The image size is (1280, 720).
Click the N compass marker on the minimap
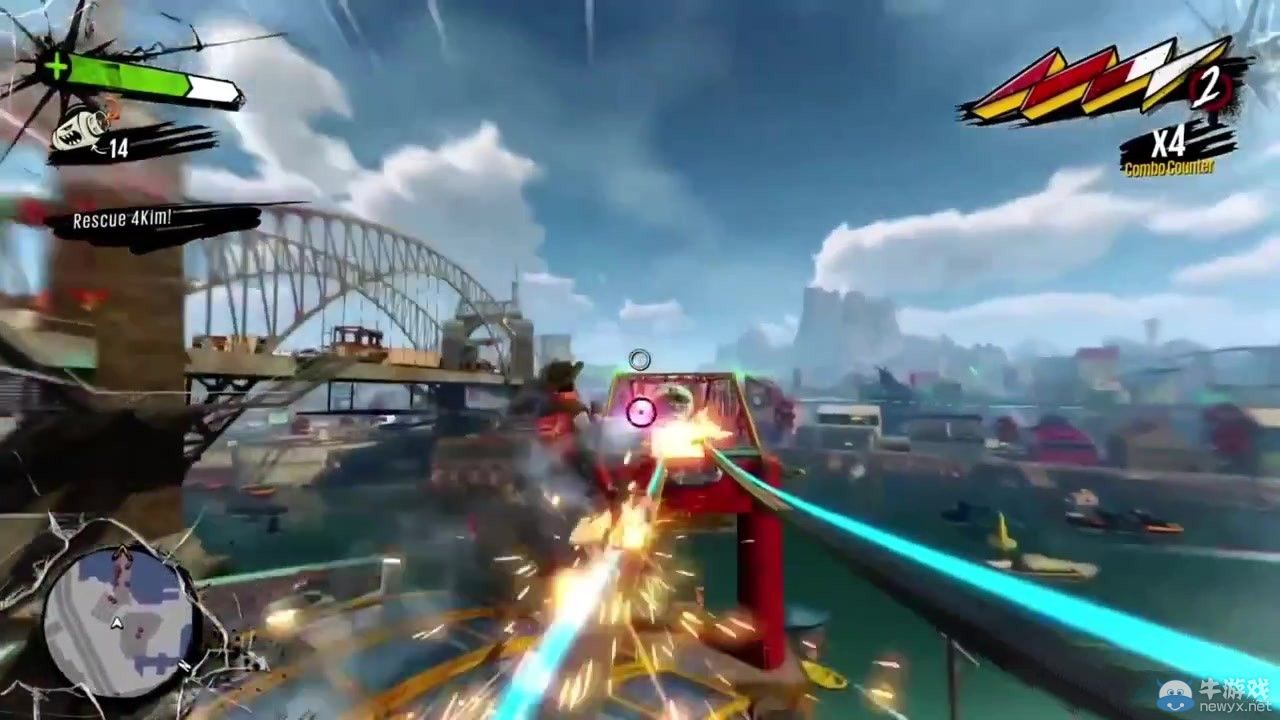point(184,665)
